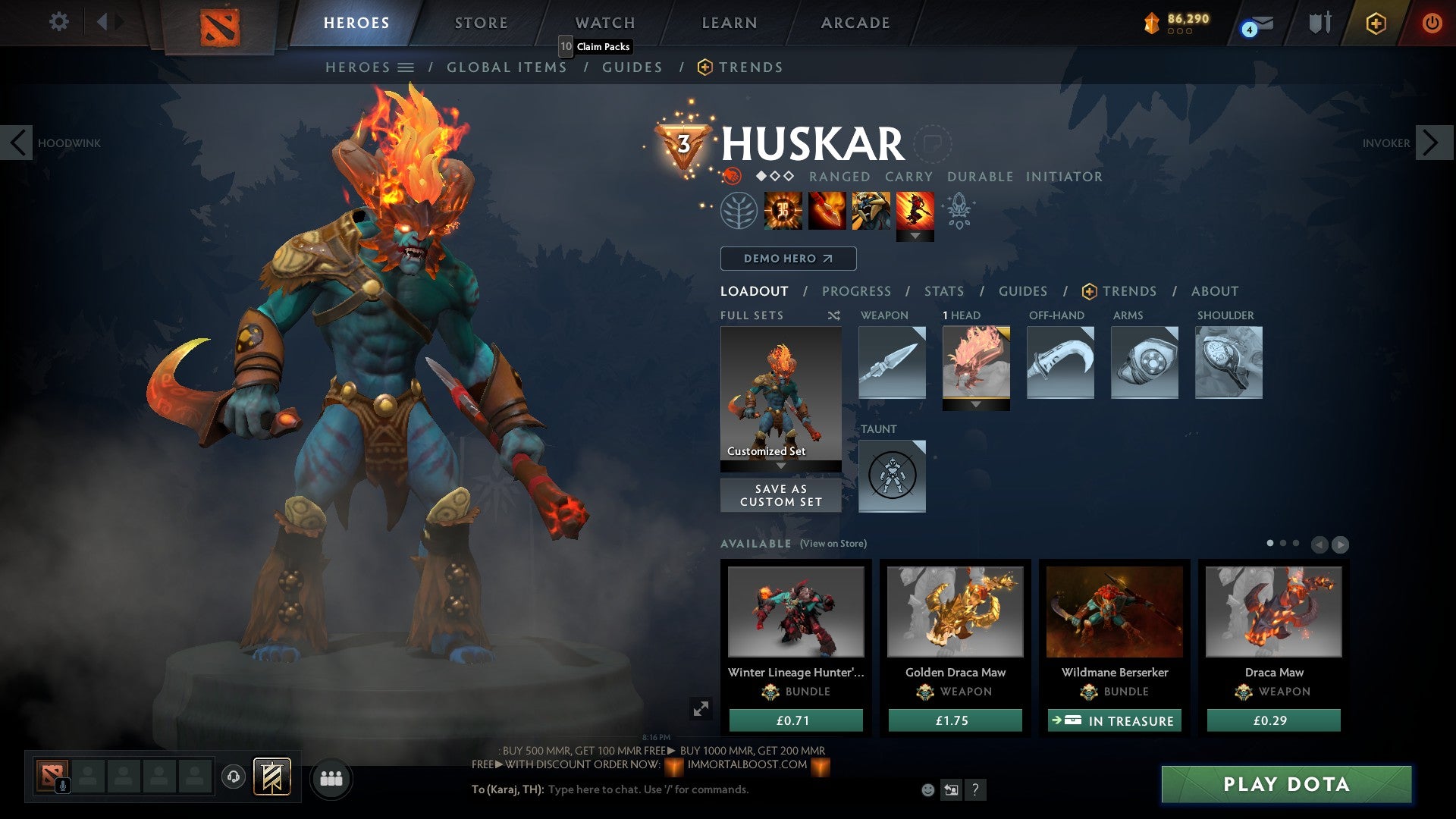Shuffle the Full Sets with the crossed-arrows toggle
The width and height of the screenshot is (1456, 819).
click(834, 315)
